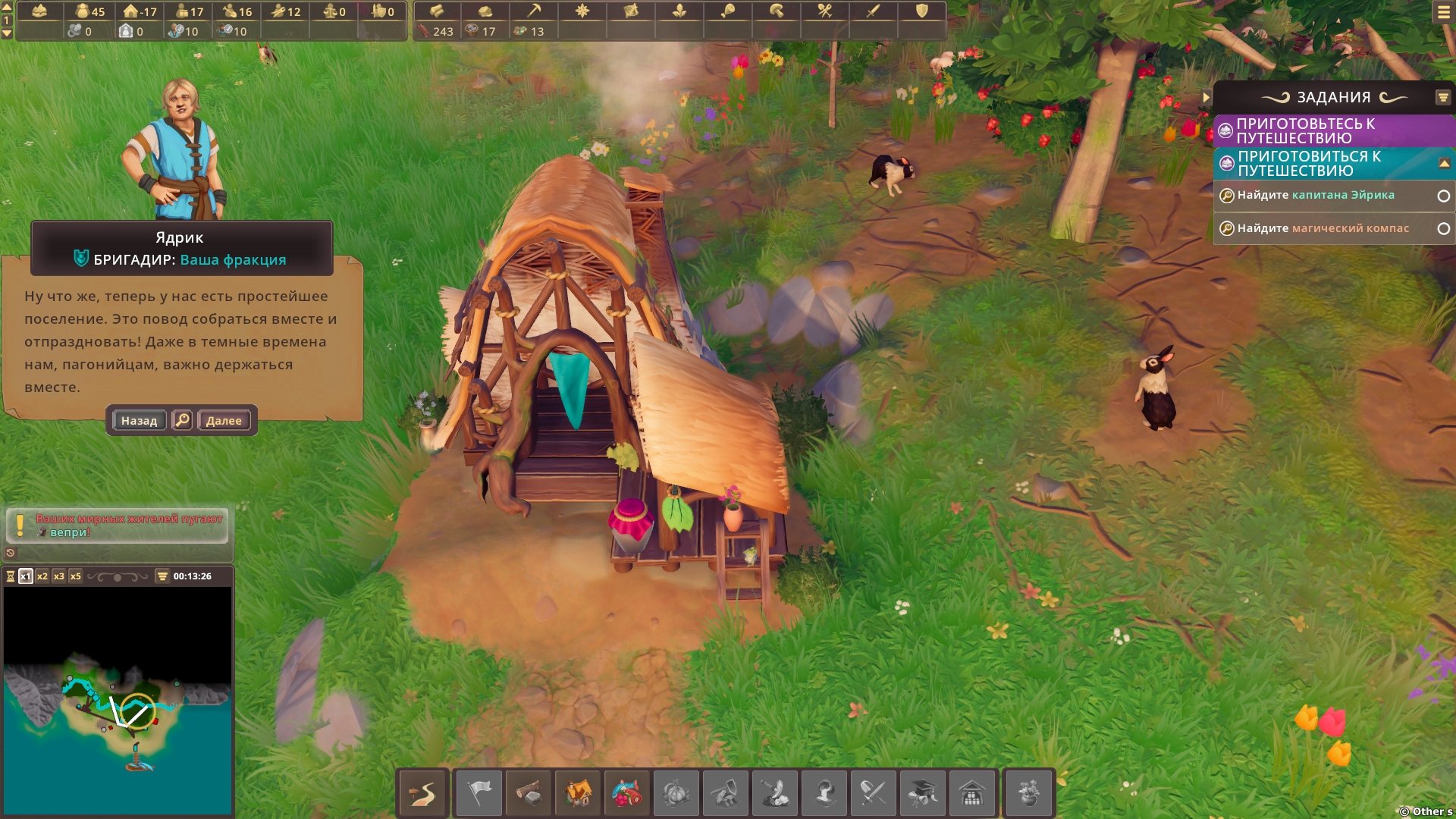Select the "Найдите капитана Эйрика" quest objective
Image resolution: width=1456 pixels, height=819 pixels.
(x=1316, y=195)
